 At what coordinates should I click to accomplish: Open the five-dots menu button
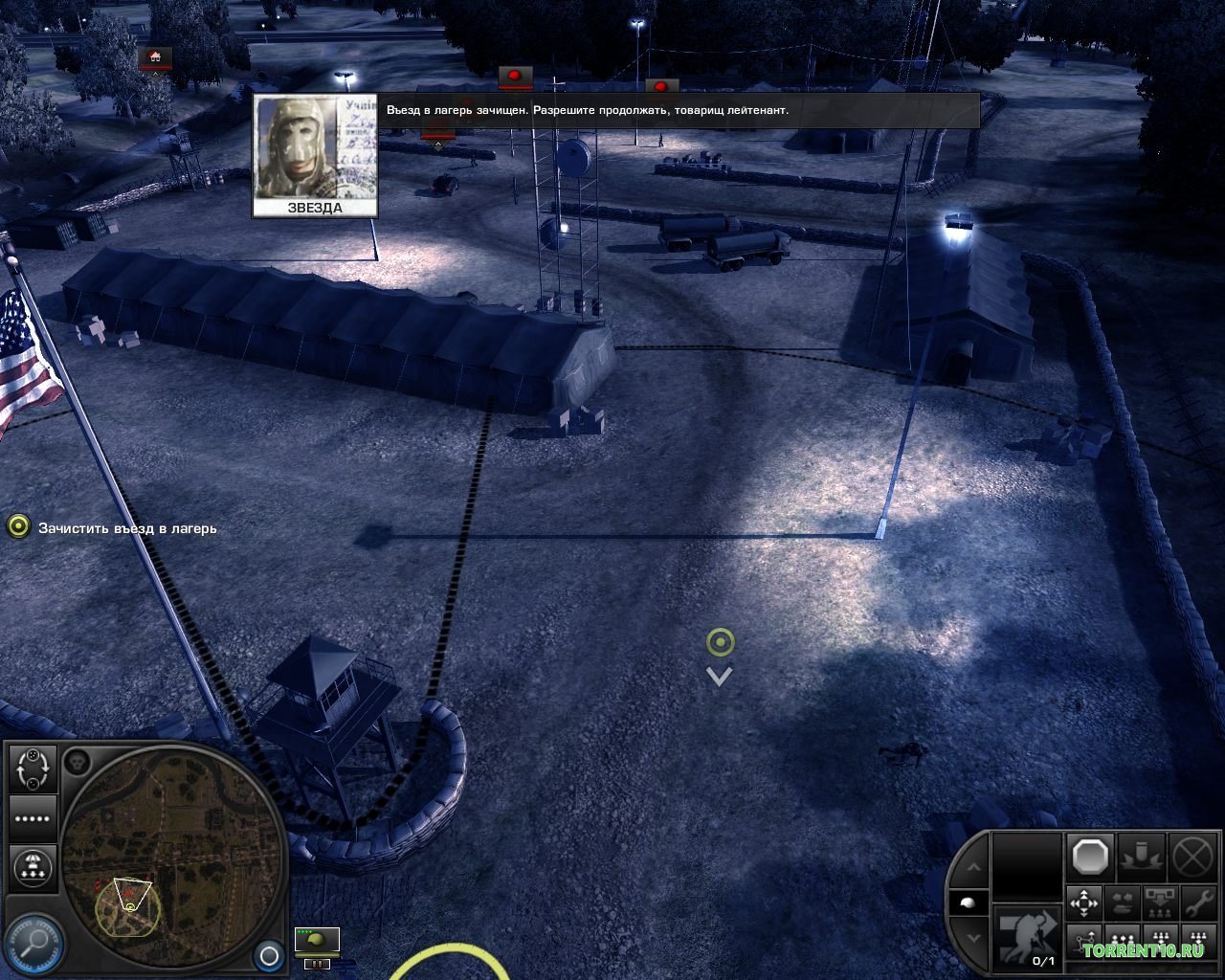coord(33,819)
